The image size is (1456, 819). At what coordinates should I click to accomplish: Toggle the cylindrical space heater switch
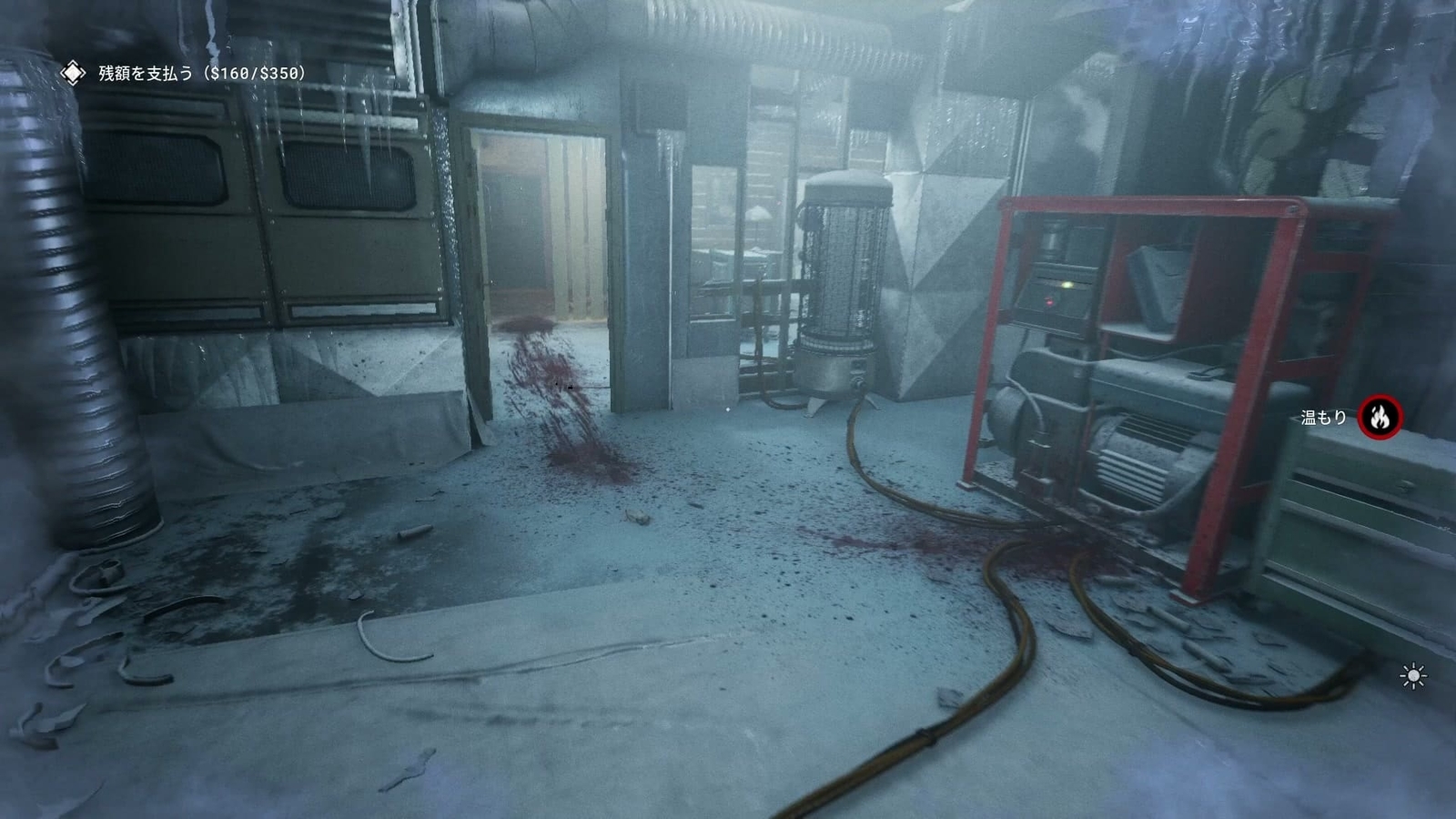pyautogui.click(x=858, y=382)
